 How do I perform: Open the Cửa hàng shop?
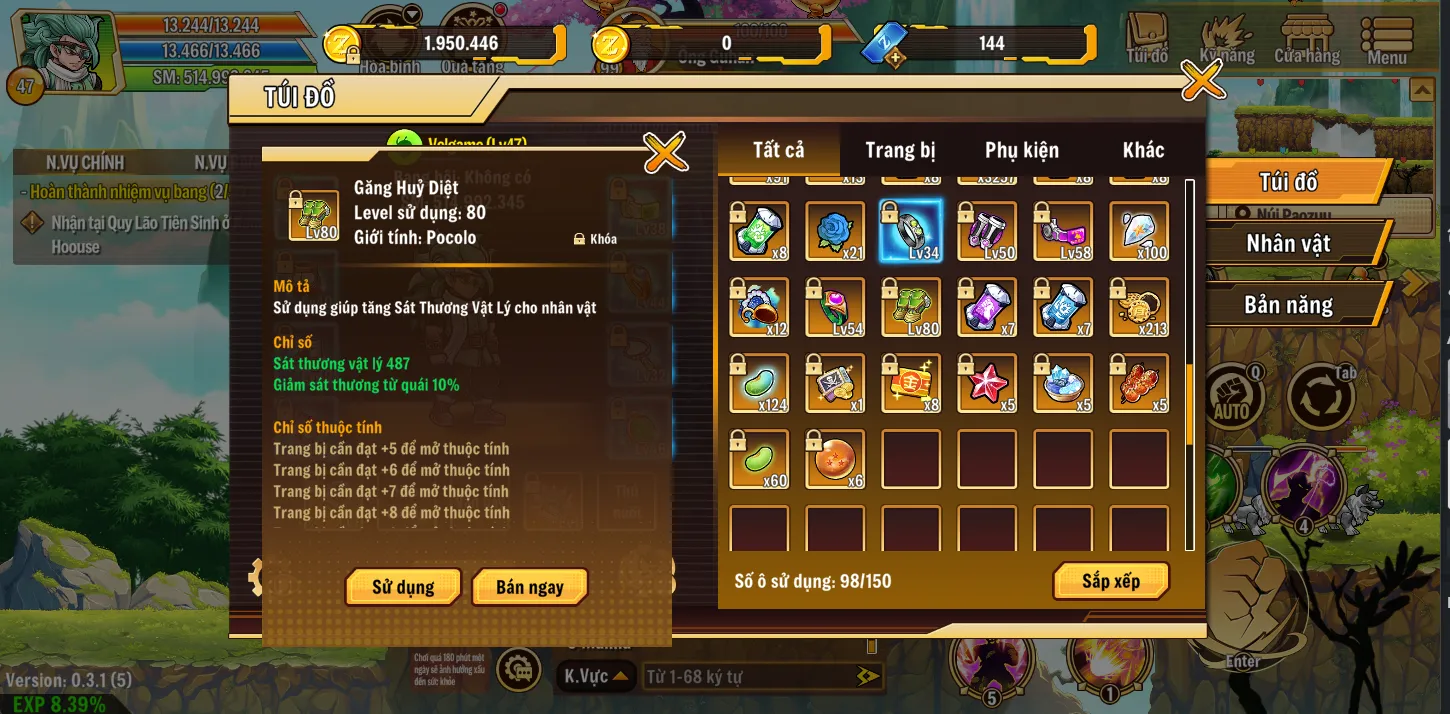pyautogui.click(x=1306, y=40)
